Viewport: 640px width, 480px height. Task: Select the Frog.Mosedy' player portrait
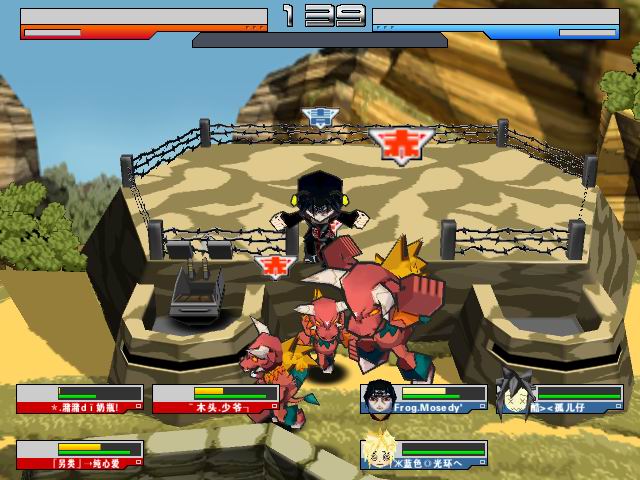tap(377, 395)
